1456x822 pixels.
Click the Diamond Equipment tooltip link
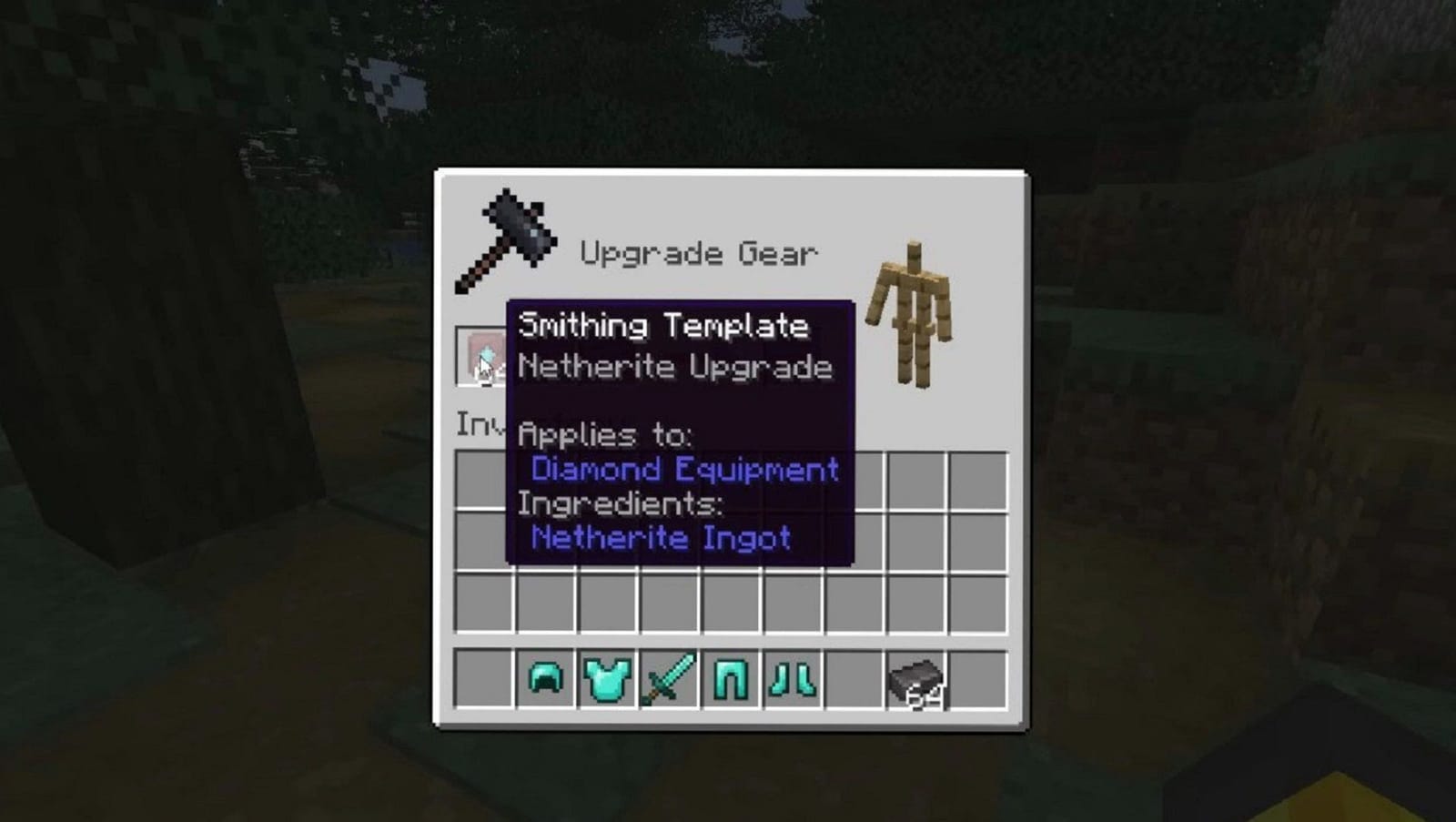coord(684,469)
